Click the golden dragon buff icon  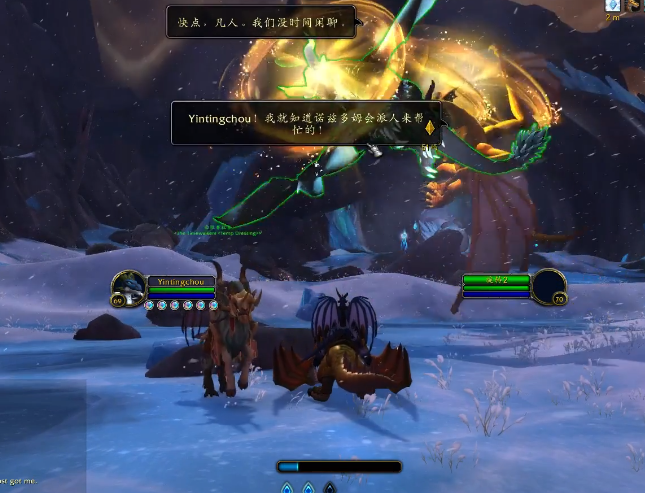tap(636, 5)
